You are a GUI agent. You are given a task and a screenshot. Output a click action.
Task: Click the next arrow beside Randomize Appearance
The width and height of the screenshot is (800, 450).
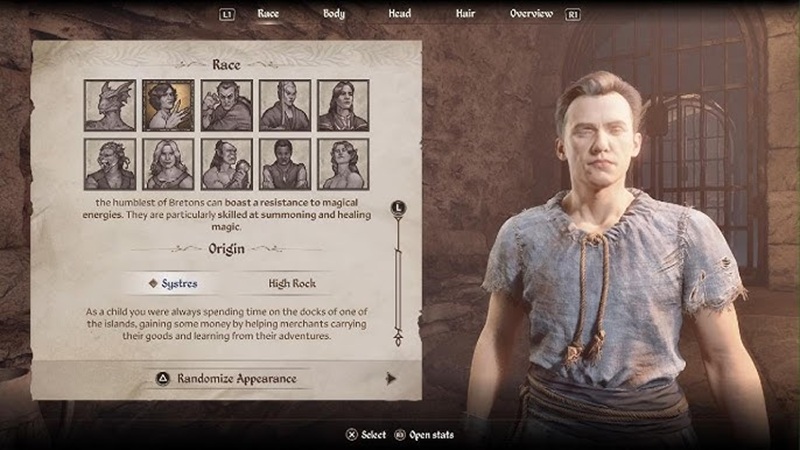pos(391,378)
